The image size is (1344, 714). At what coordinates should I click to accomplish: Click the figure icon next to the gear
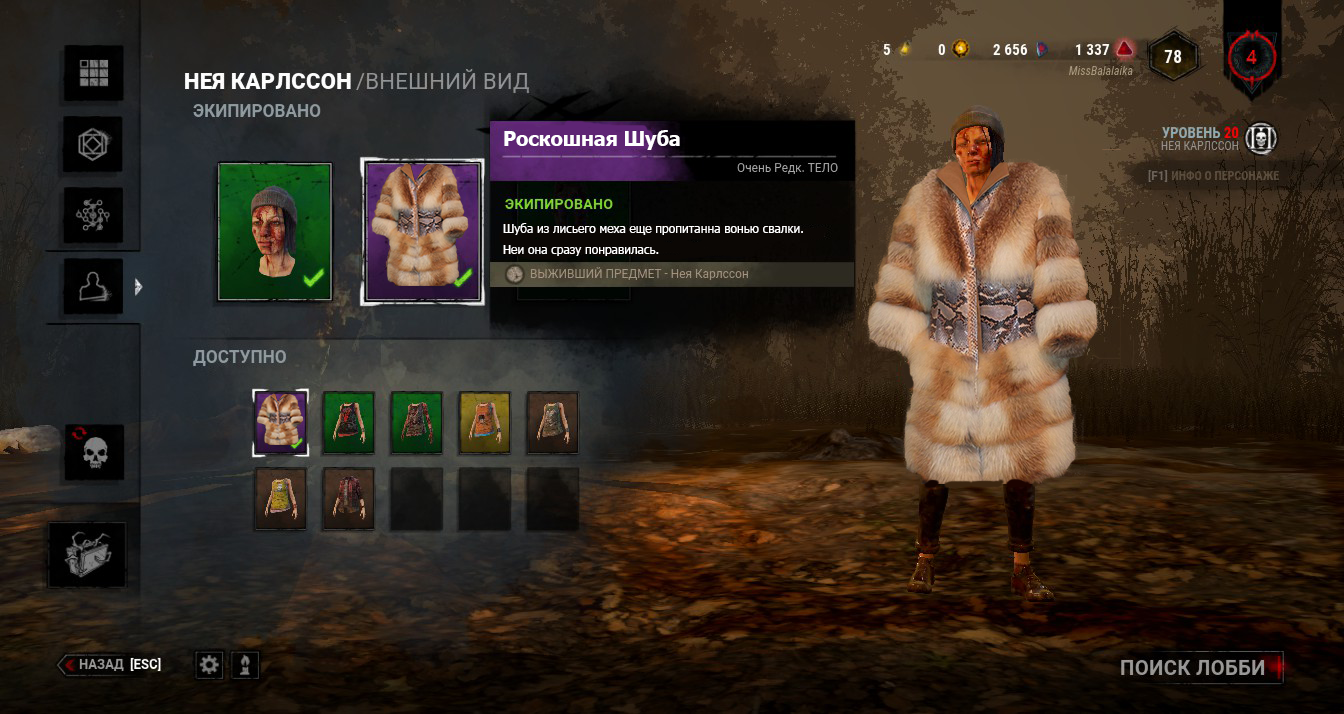[245, 665]
